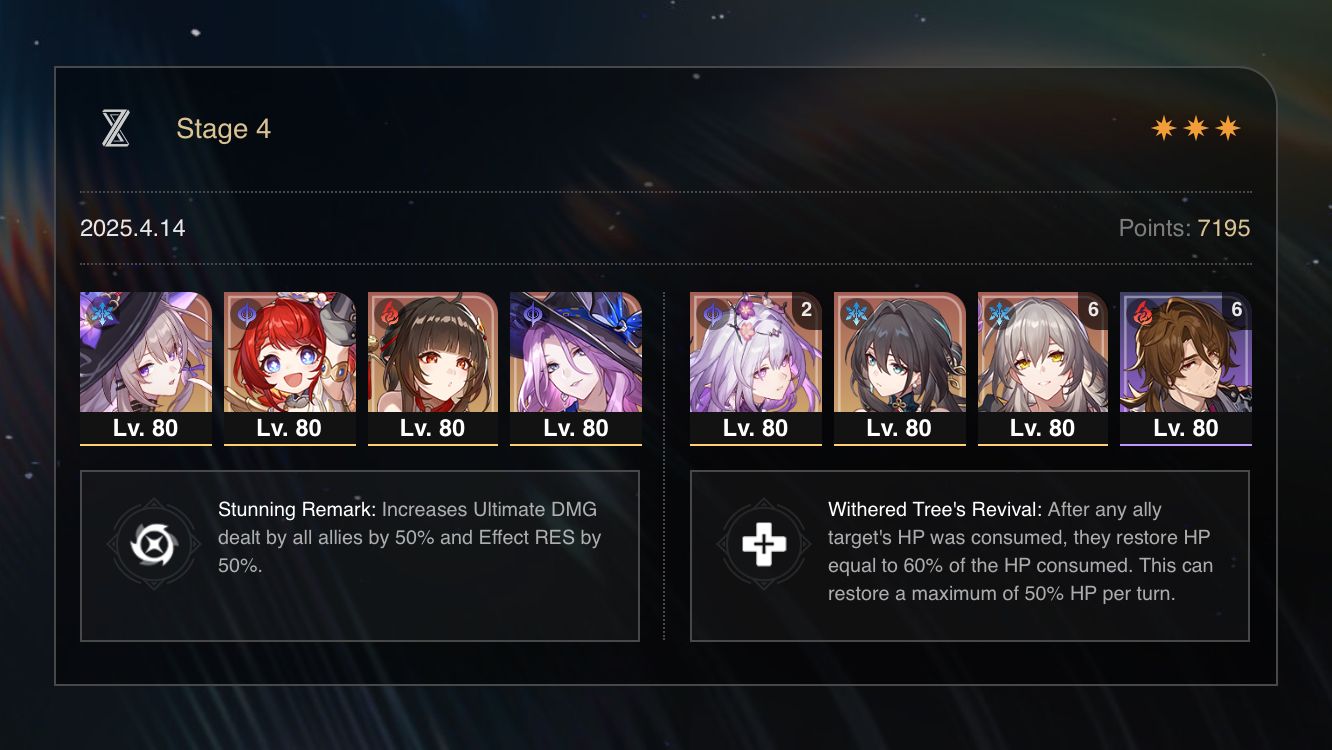Click the Stage 4 title

point(223,128)
